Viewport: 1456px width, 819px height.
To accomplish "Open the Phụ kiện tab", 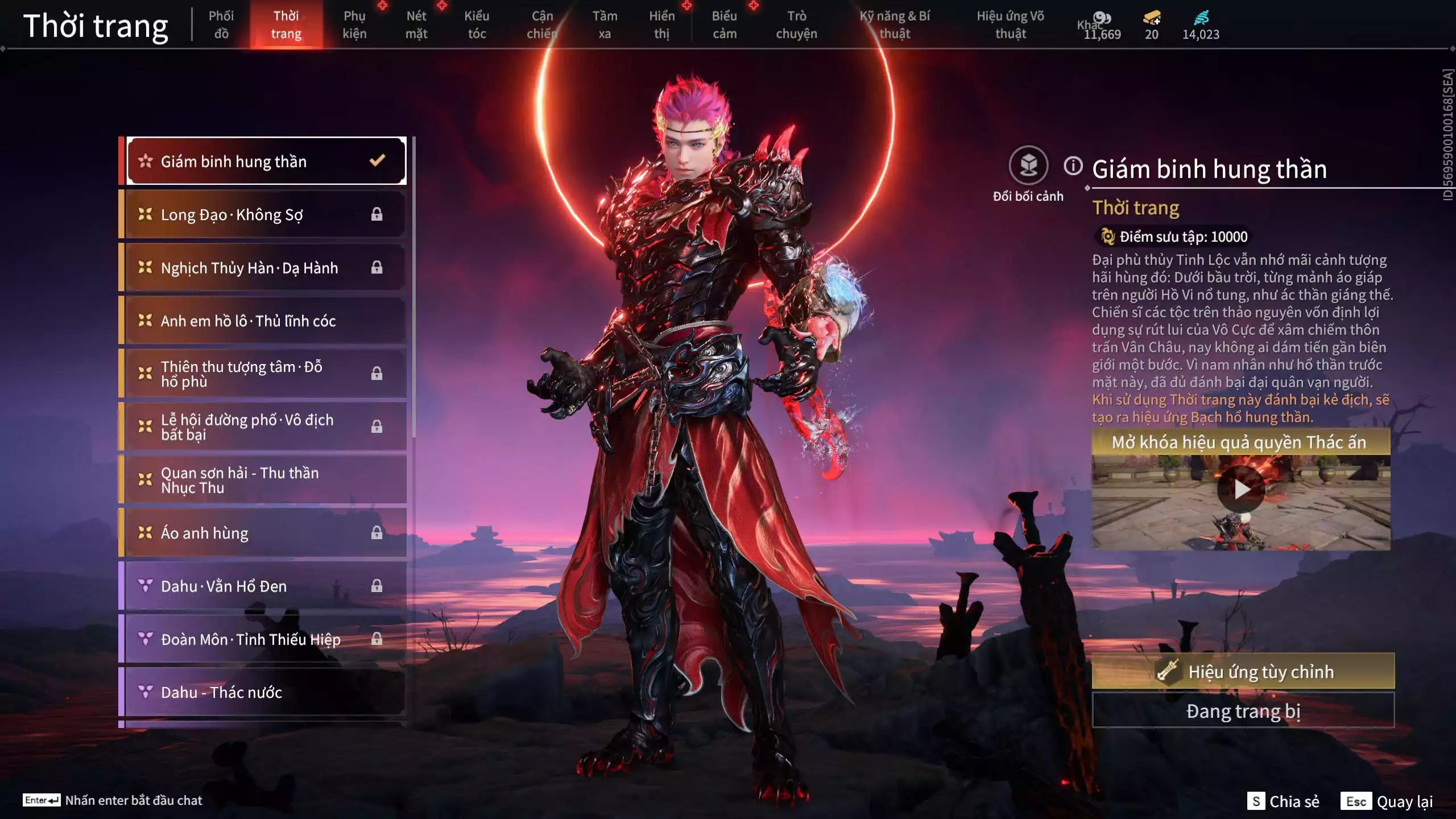I will 354,24.
